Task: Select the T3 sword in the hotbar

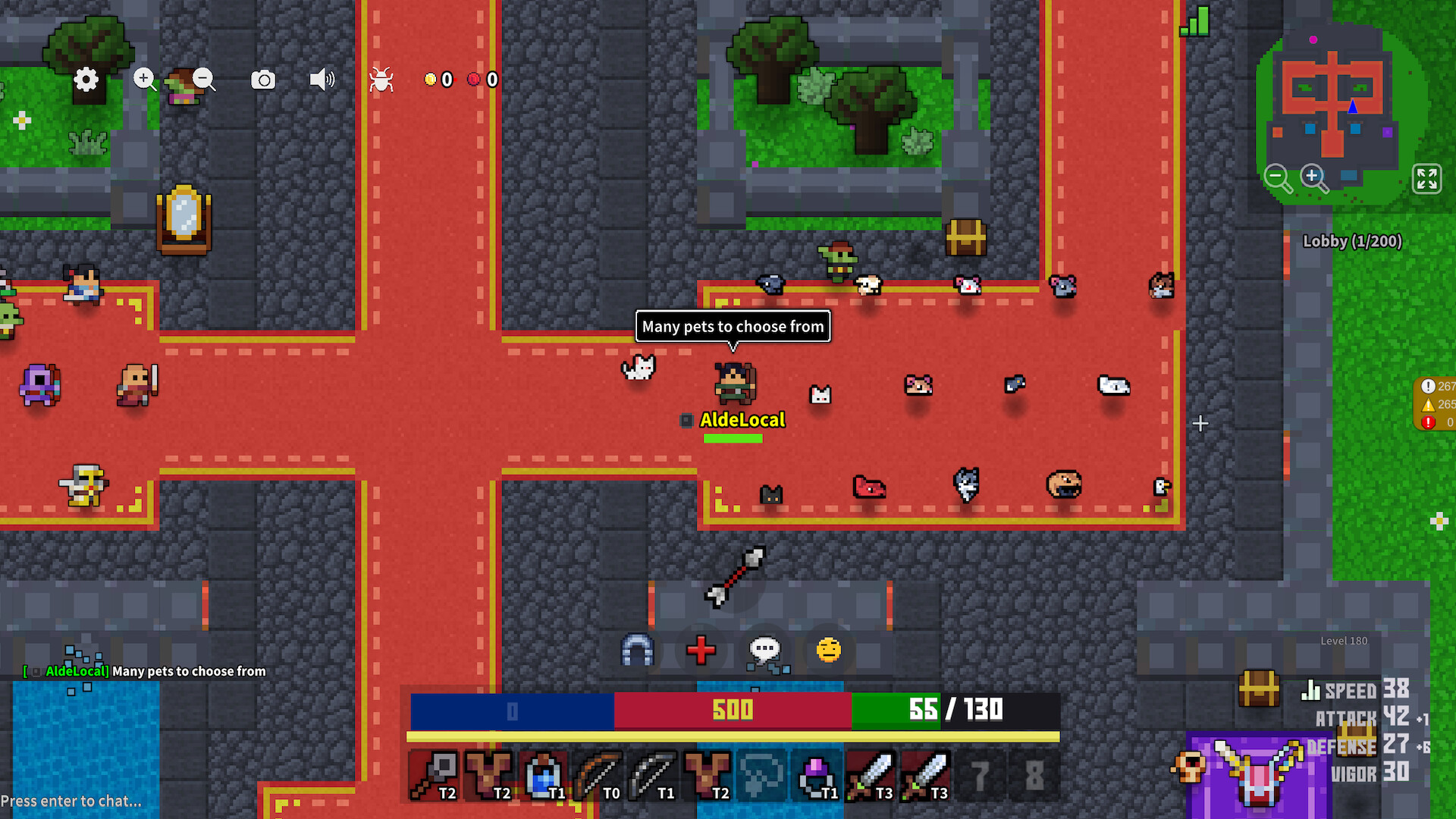Action: (x=871, y=775)
